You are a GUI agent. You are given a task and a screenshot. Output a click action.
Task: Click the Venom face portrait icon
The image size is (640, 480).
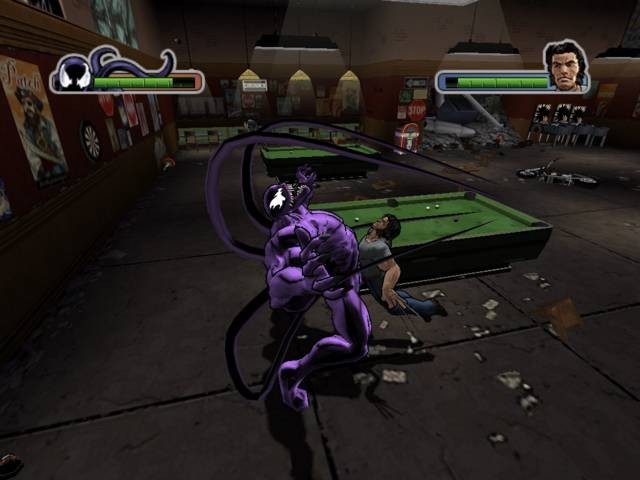(x=72, y=75)
